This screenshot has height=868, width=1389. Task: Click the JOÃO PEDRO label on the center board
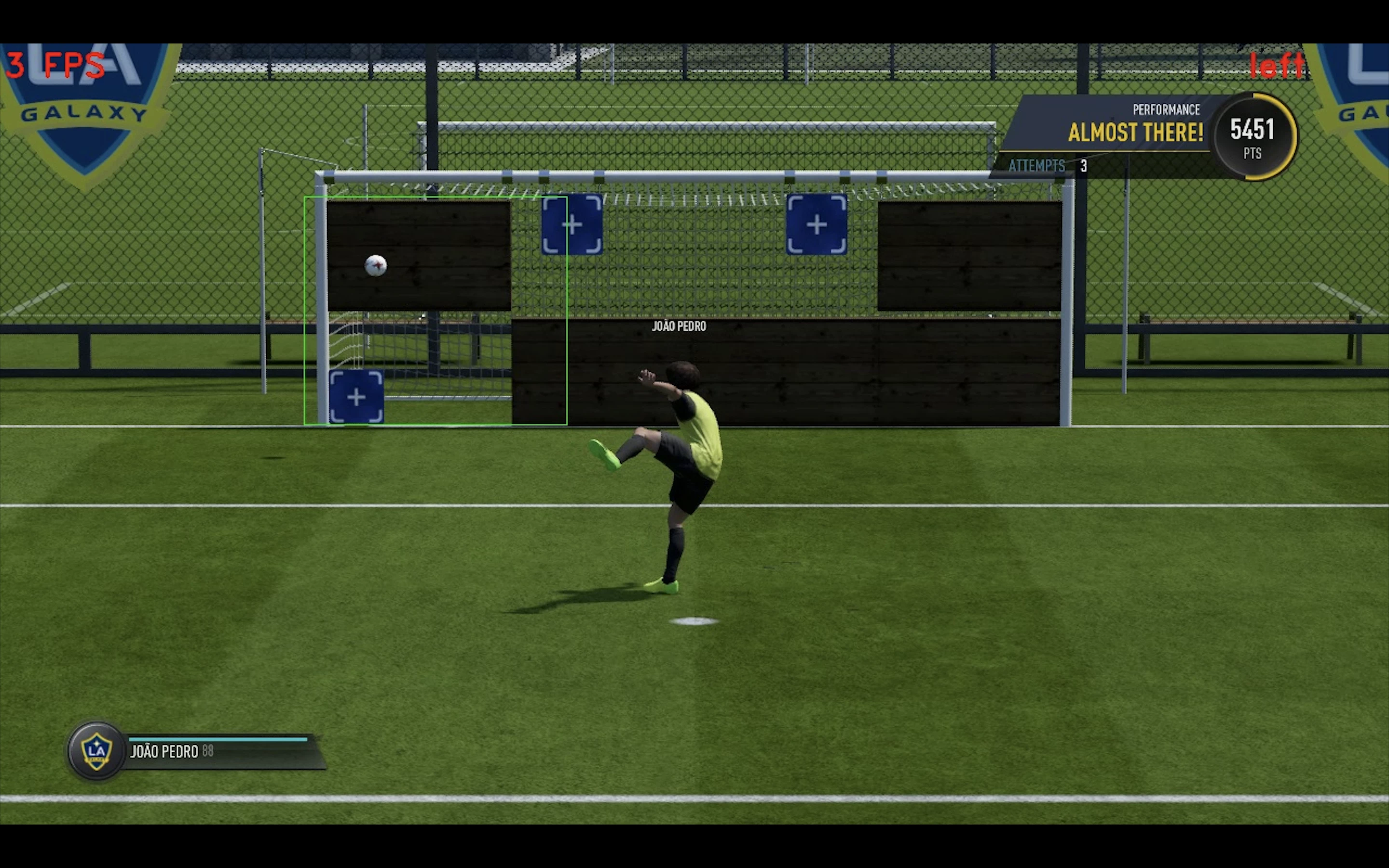coord(679,326)
